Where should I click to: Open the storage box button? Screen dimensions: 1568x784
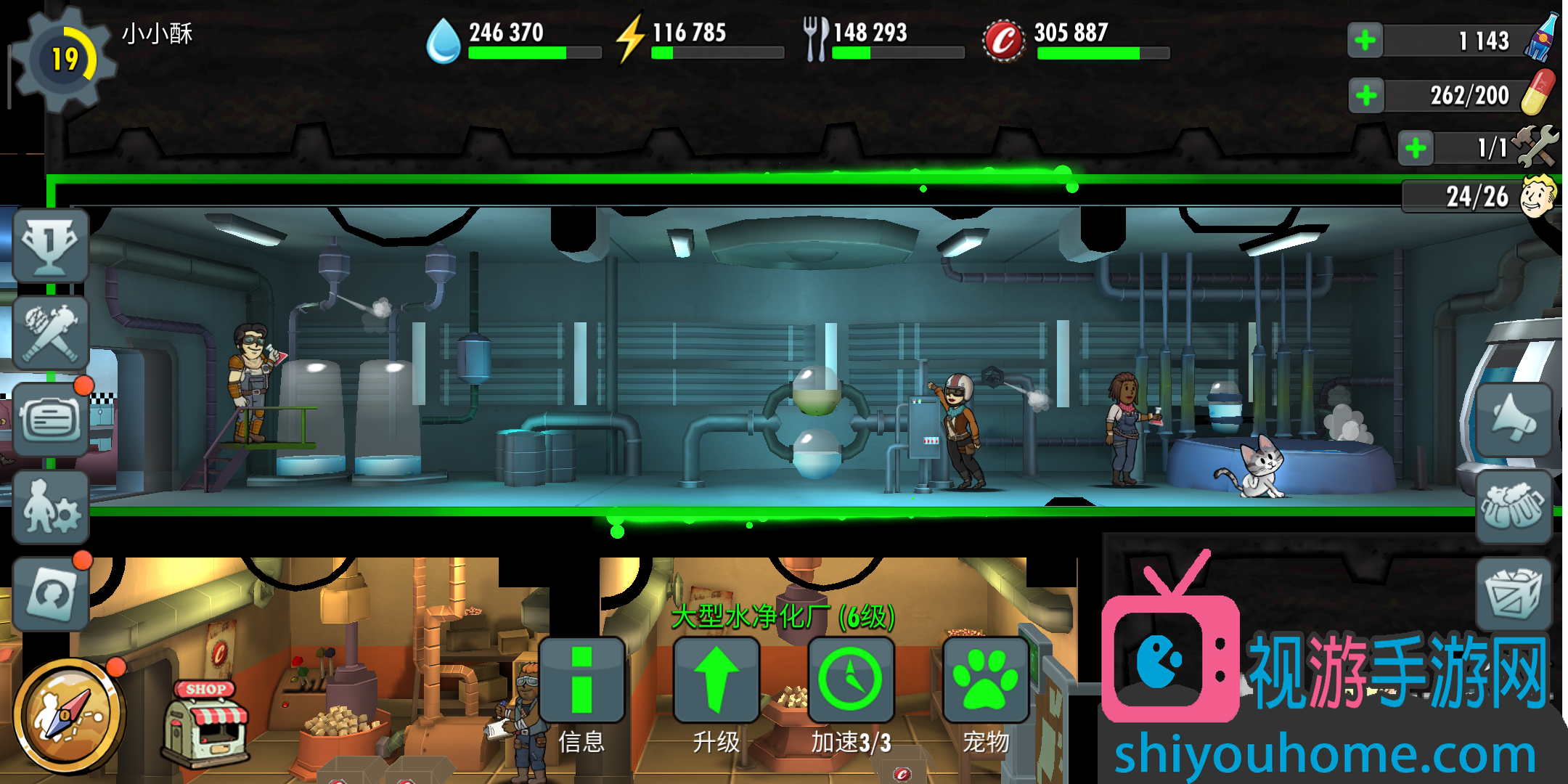[x=1514, y=594]
